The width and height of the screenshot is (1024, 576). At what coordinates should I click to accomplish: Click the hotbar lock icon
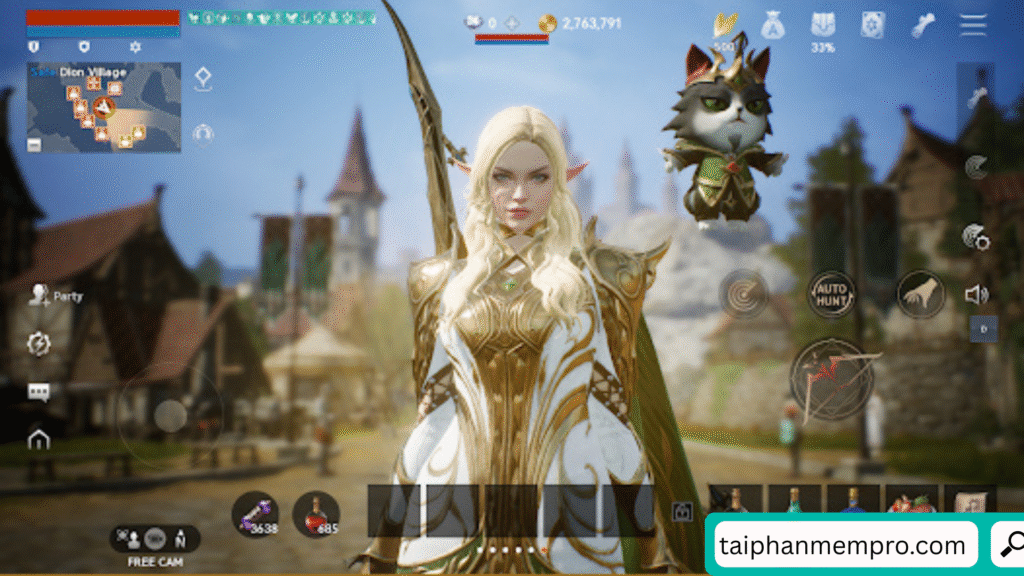[x=683, y=511]
